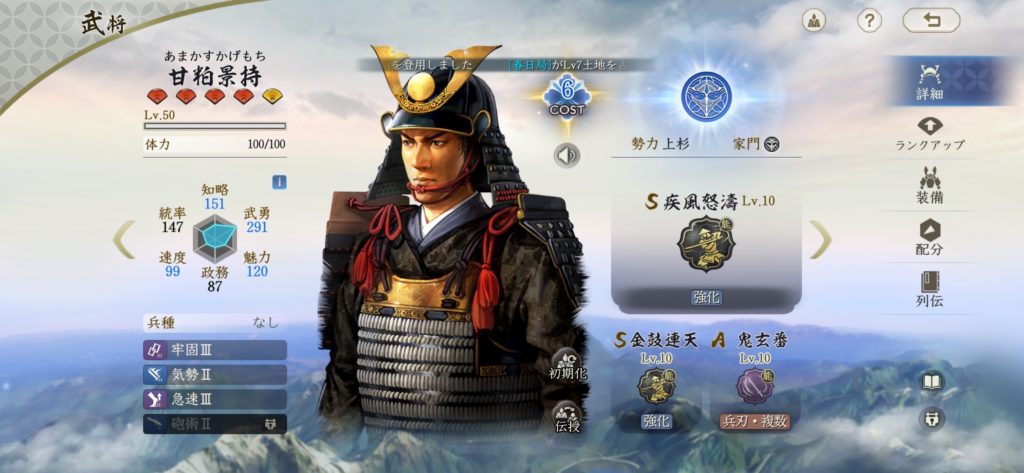1024x473 pixels.
Task: Select the 牢固Ⅲ trait row
Action: pos(215,350)
